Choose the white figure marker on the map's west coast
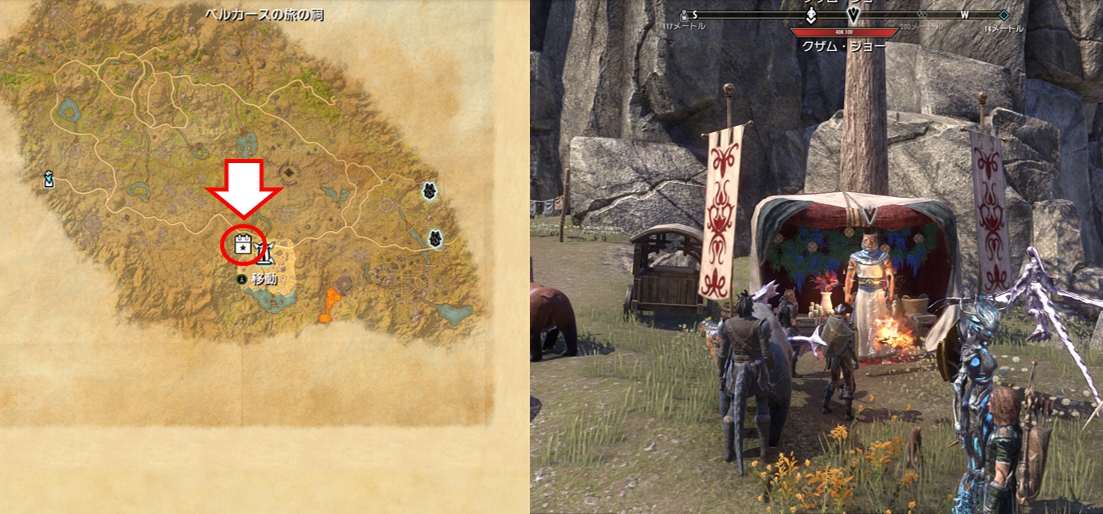Screen dimensions: 1103x514 (48, 179)
